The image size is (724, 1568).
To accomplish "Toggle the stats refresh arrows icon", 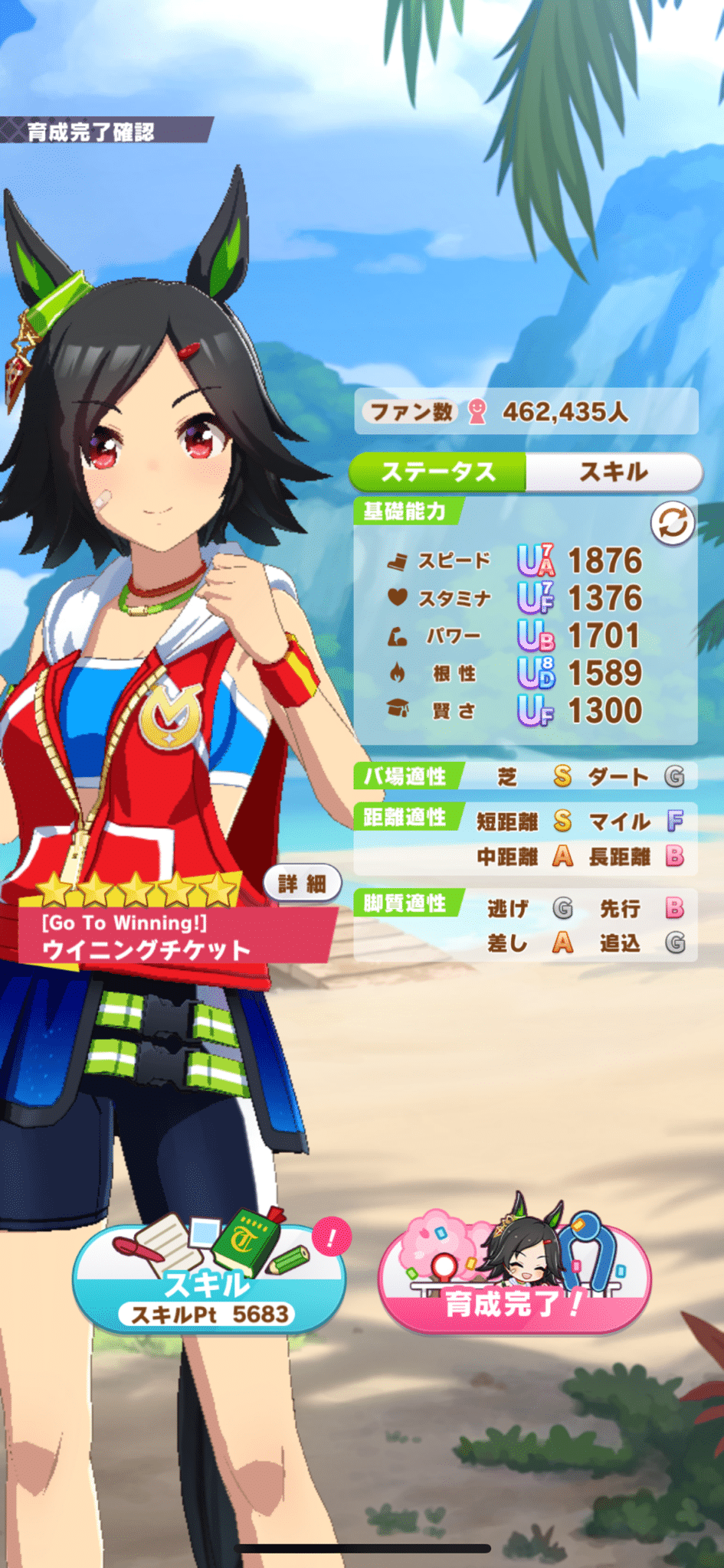I will [x=672, y=524].
